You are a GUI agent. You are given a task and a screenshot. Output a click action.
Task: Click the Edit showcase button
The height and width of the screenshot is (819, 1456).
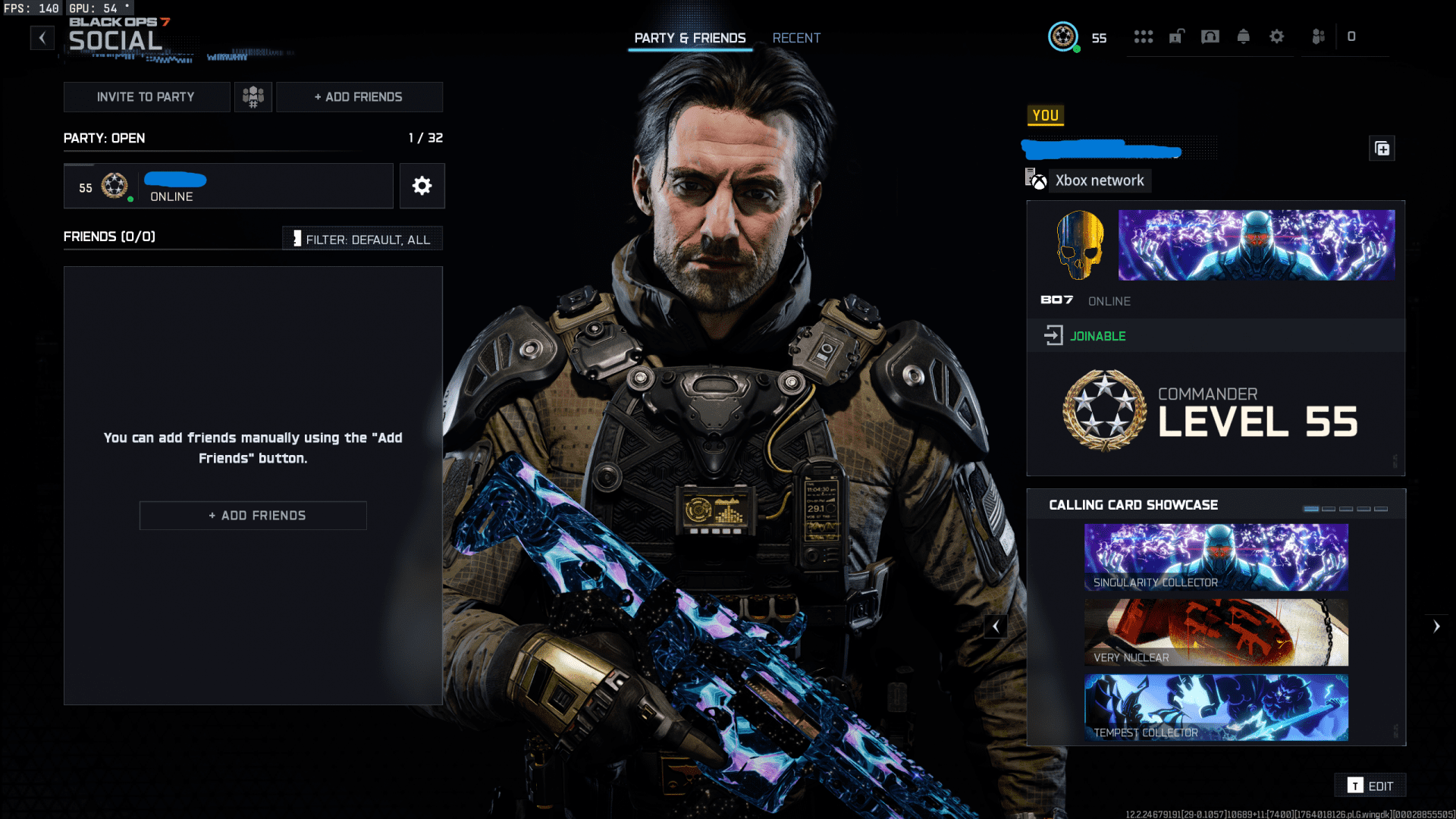pyautogui.click(x=1370, y=786)
